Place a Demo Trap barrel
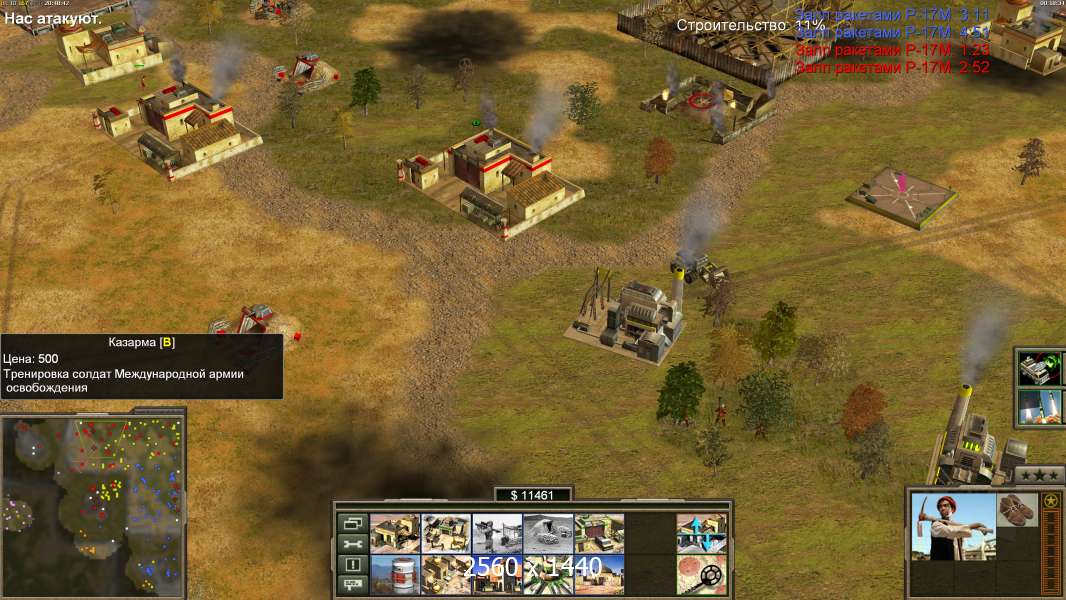 395,575
